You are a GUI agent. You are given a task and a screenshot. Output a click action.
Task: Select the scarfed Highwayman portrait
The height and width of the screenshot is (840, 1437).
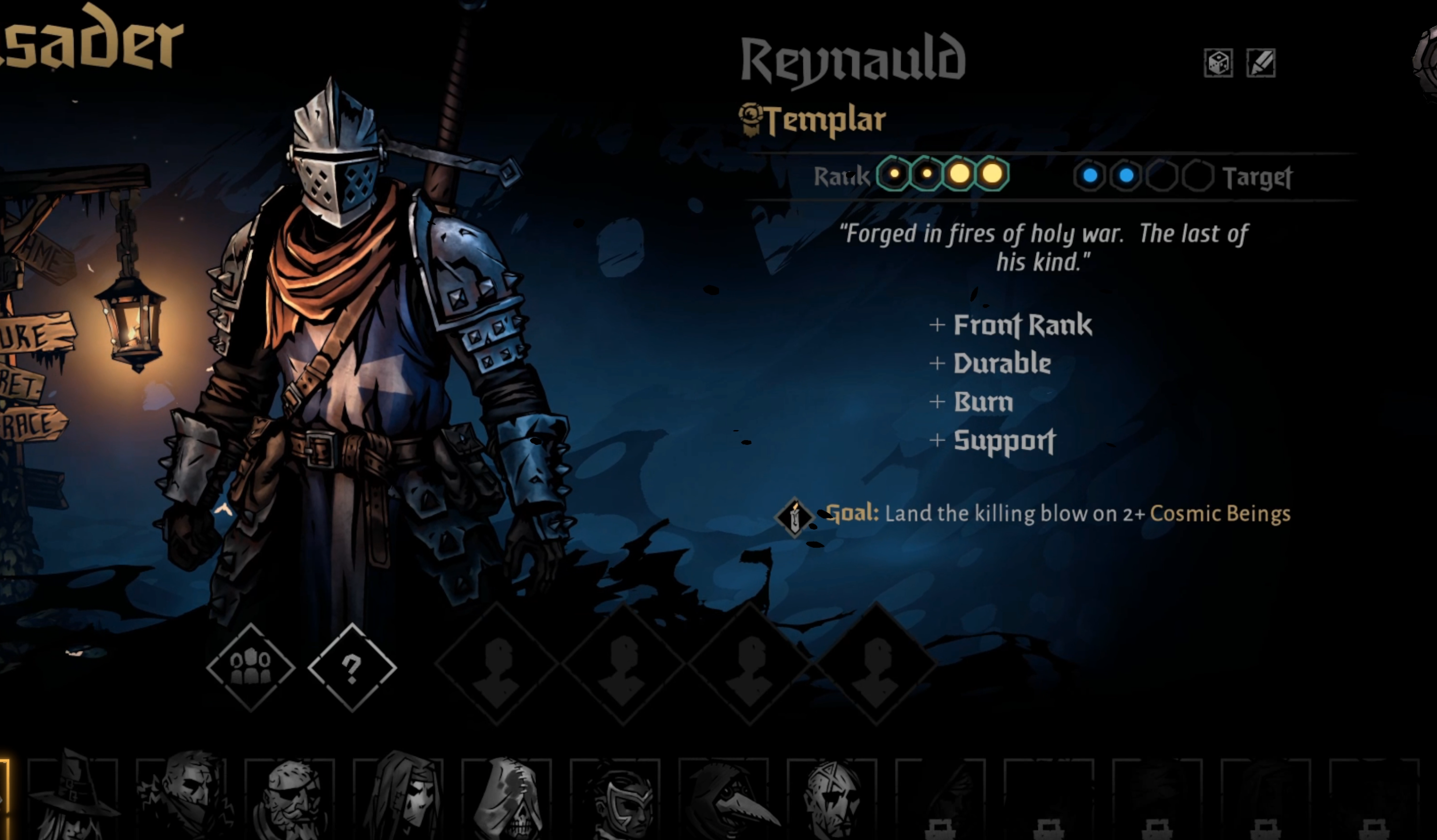pyautogui.click(x=181, y=798)
